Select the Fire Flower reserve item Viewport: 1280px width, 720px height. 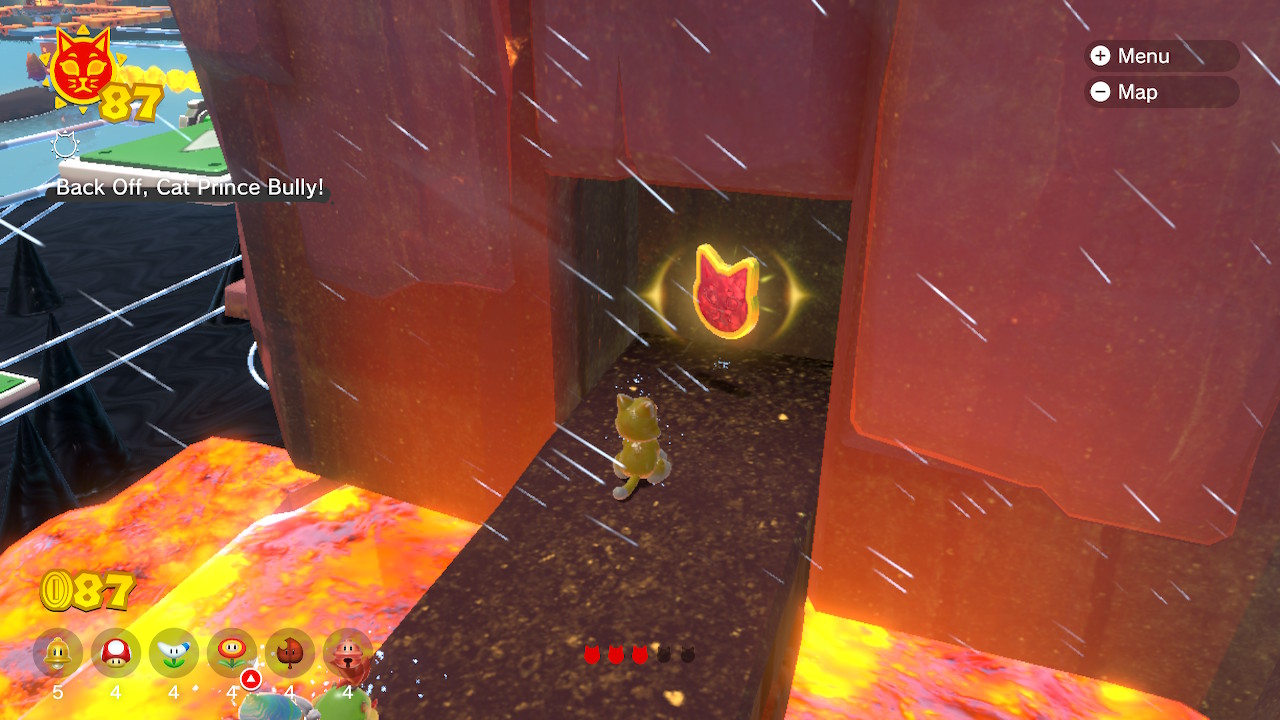pos(232,654)
